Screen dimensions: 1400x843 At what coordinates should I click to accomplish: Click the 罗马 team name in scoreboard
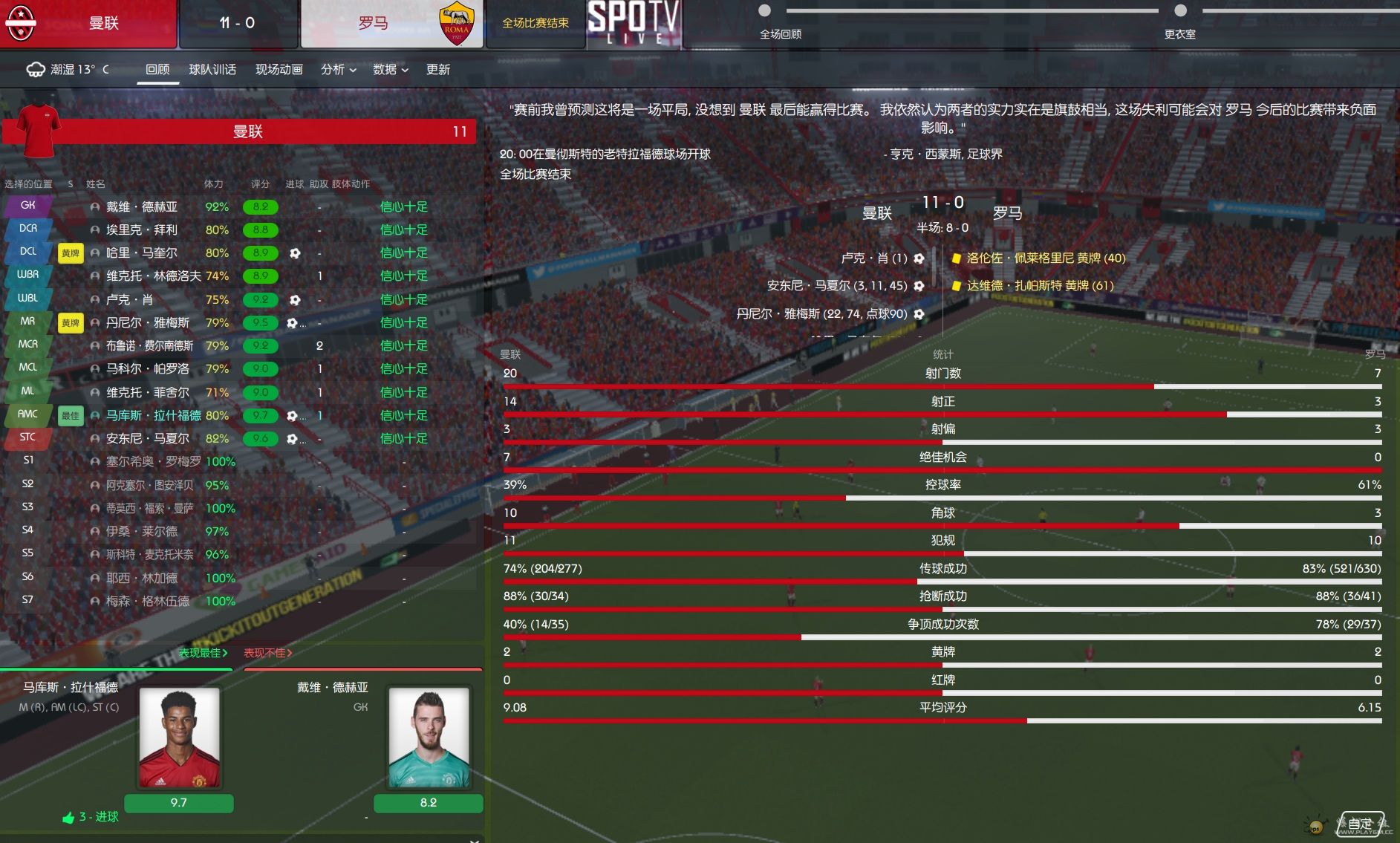click(x=373, y=23)
